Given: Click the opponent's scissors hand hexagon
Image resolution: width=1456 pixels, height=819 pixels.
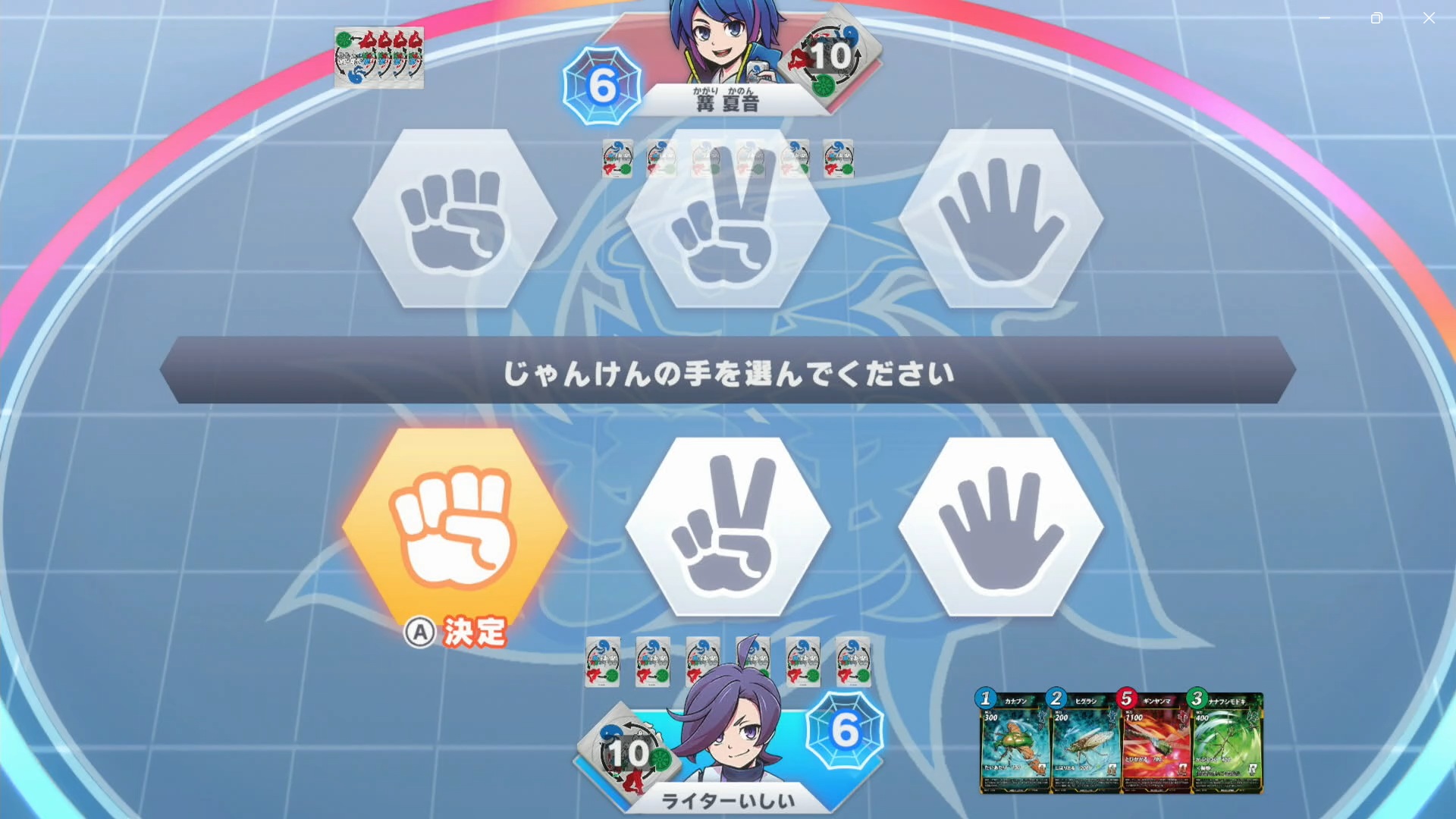Looking at the screenshot, I should [x=728, y=220].
